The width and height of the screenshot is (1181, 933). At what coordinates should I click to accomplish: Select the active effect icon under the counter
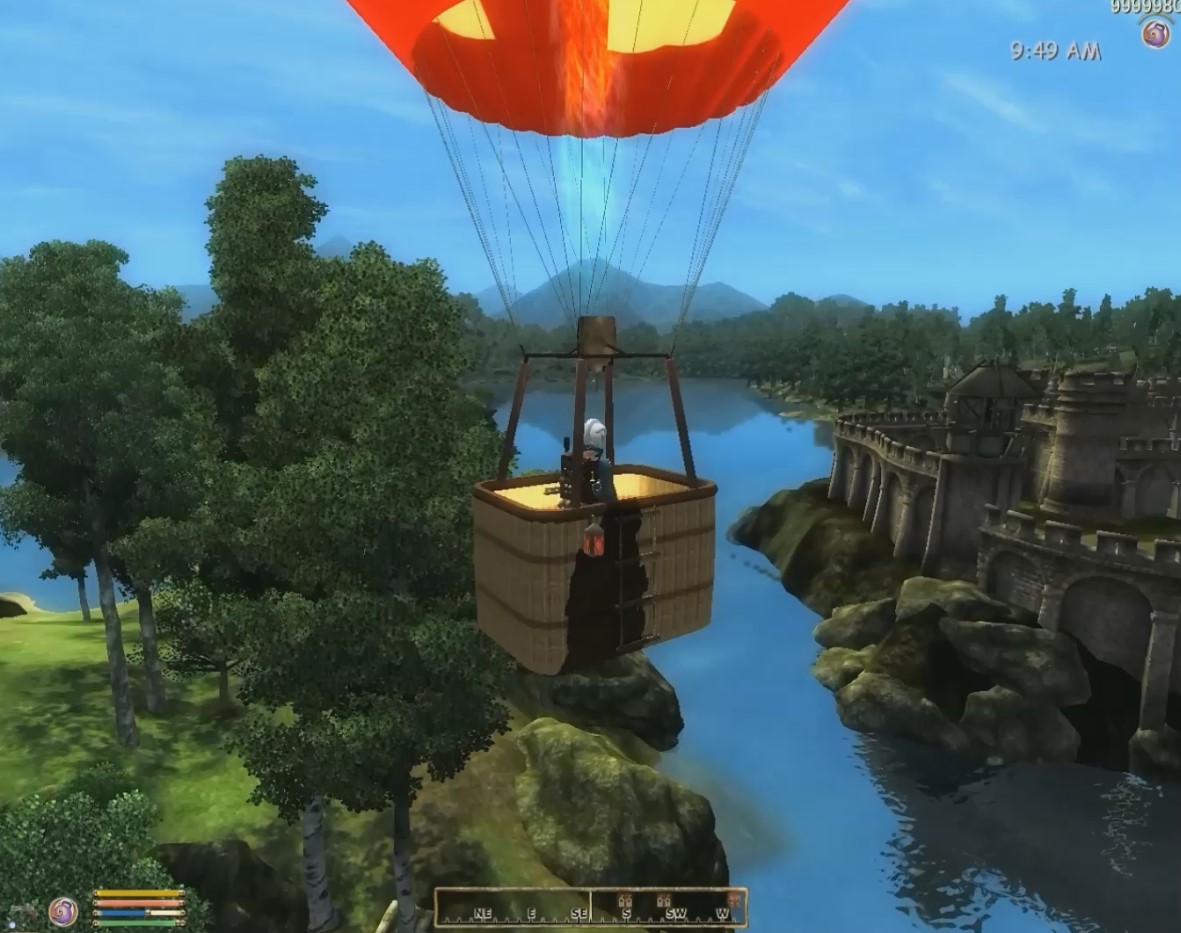coord(1155,33)
